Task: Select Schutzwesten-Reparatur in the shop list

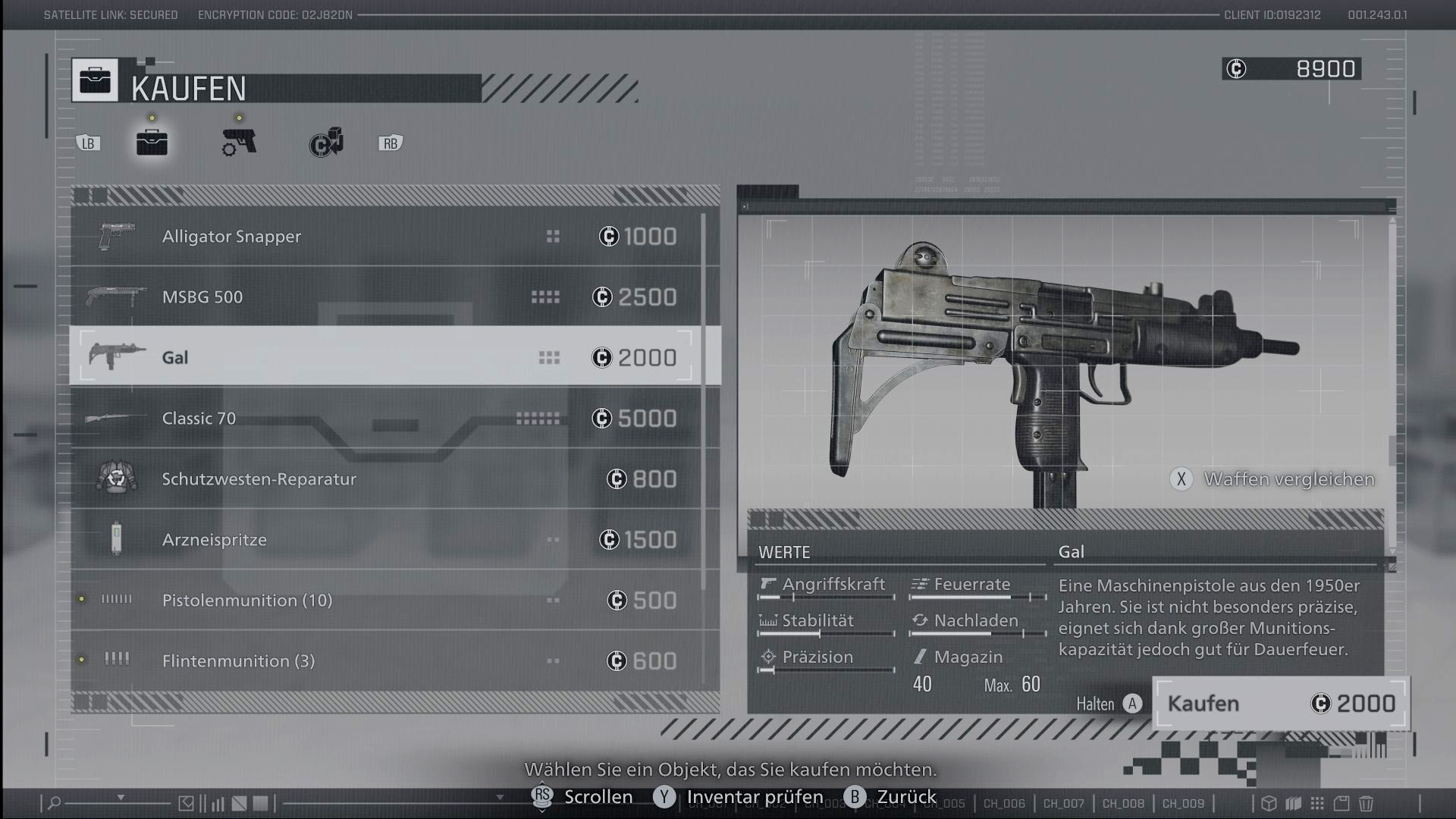Action: point(387,479)
